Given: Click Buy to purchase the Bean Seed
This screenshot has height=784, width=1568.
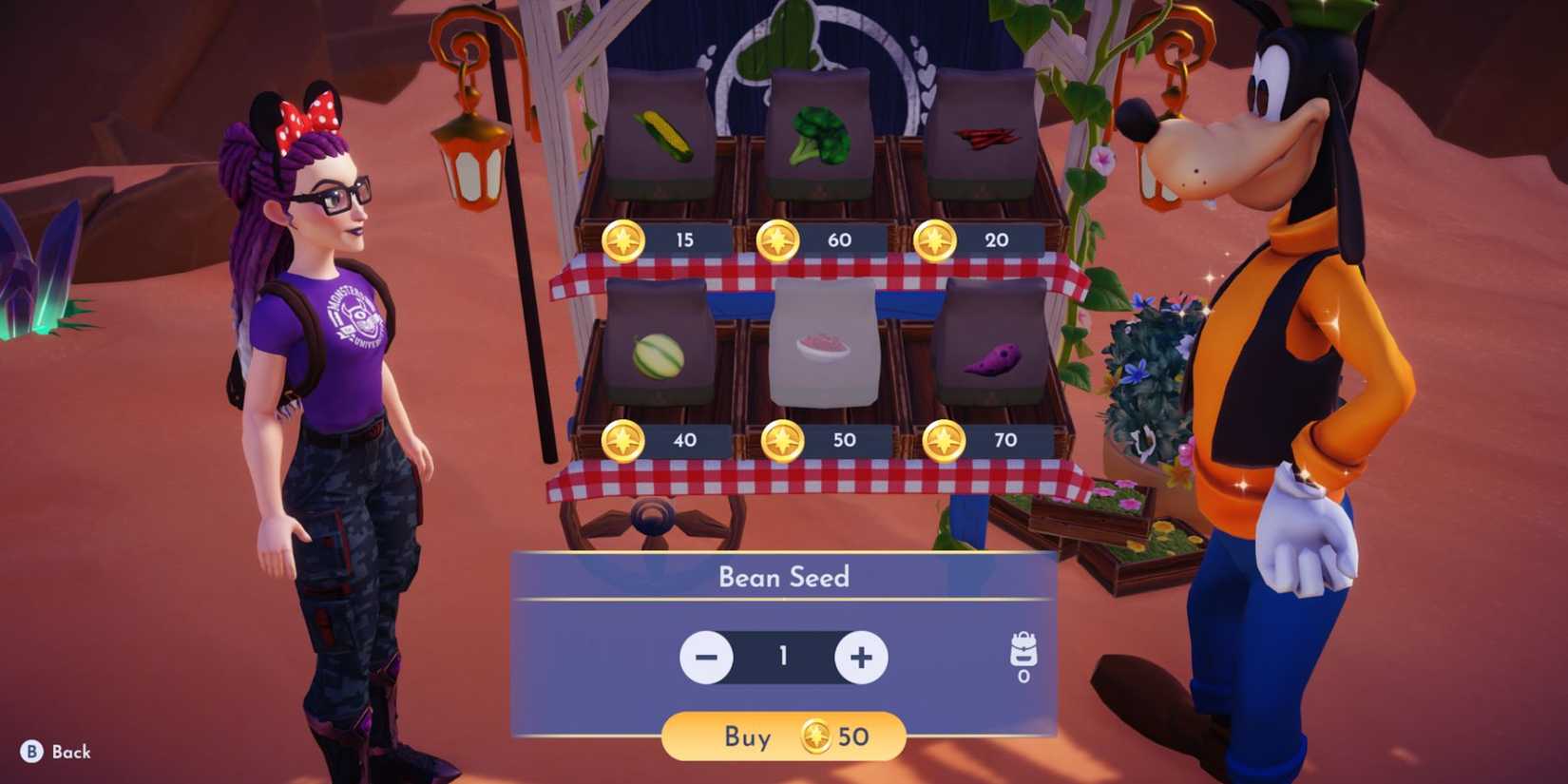Looking at the screenshot, I should [x=751, y=737].
